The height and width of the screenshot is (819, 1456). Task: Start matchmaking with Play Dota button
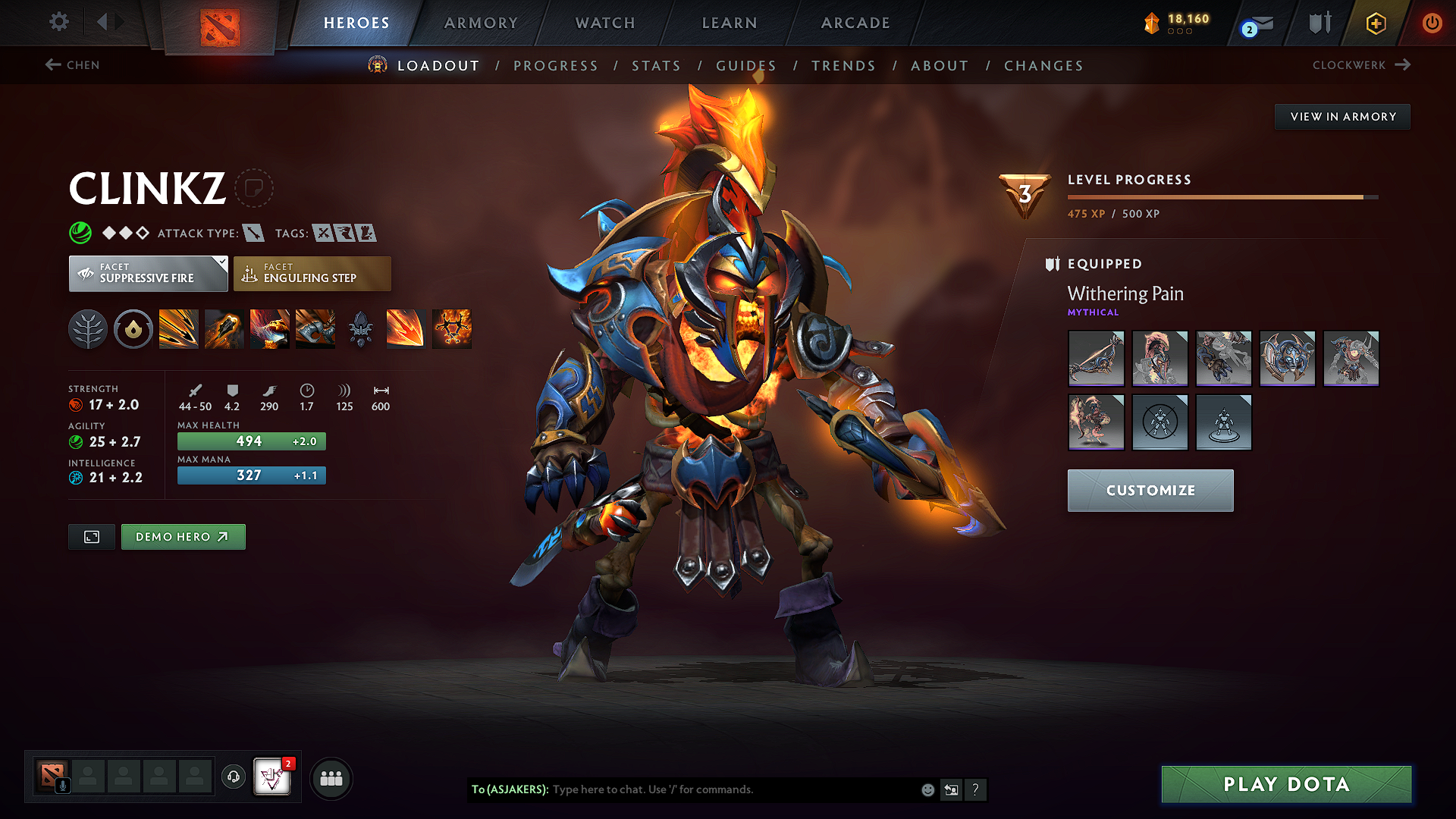click(1286, 784)
